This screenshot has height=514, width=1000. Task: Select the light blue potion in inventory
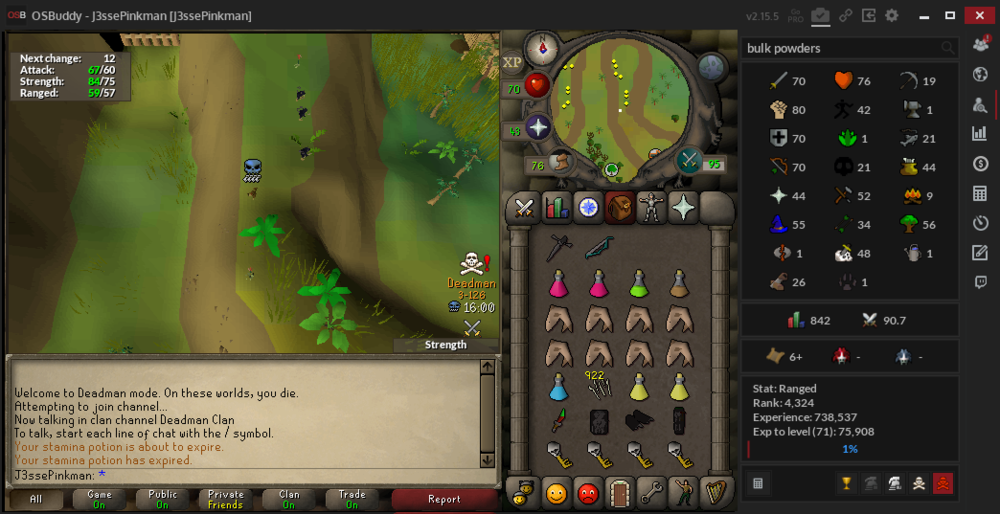coord(558,386)
